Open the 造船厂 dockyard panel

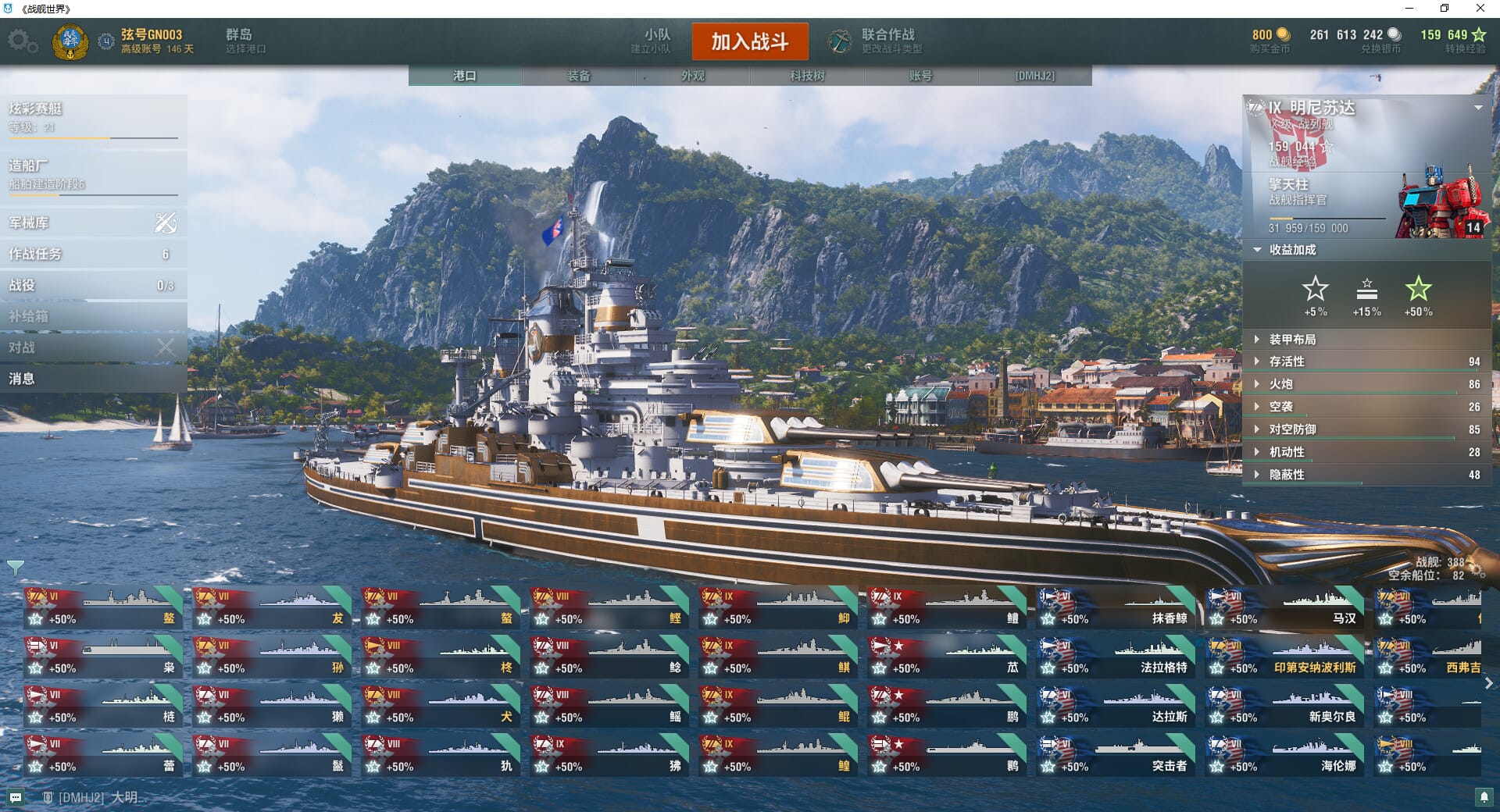pos(93,173)
